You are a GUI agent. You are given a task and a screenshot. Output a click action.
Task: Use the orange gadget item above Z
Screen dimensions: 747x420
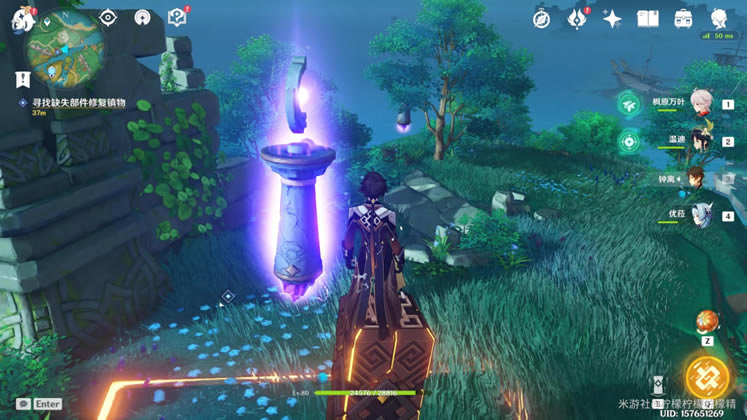[x=707, y=321]
